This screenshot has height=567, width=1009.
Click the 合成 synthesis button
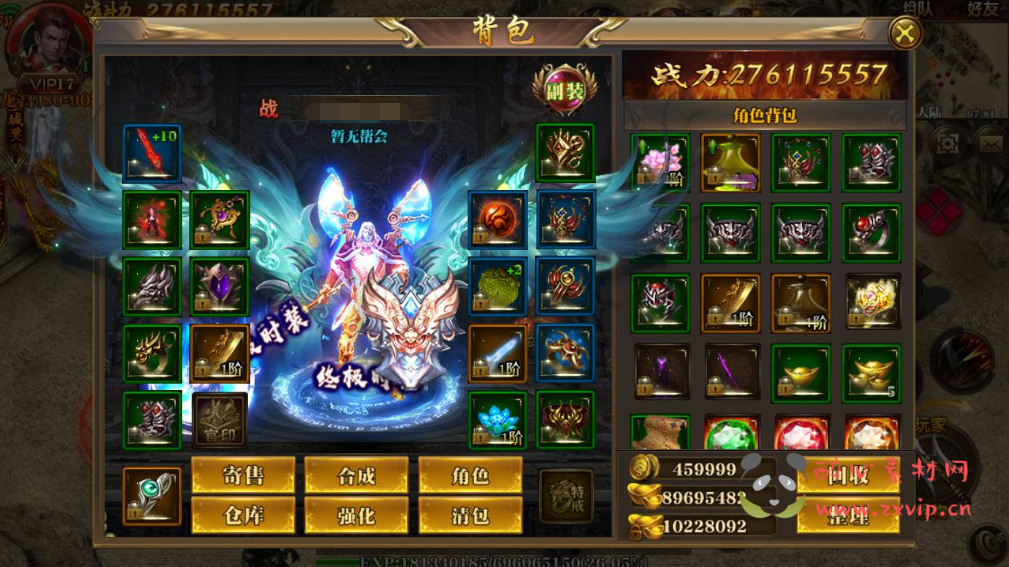point(356,476)
